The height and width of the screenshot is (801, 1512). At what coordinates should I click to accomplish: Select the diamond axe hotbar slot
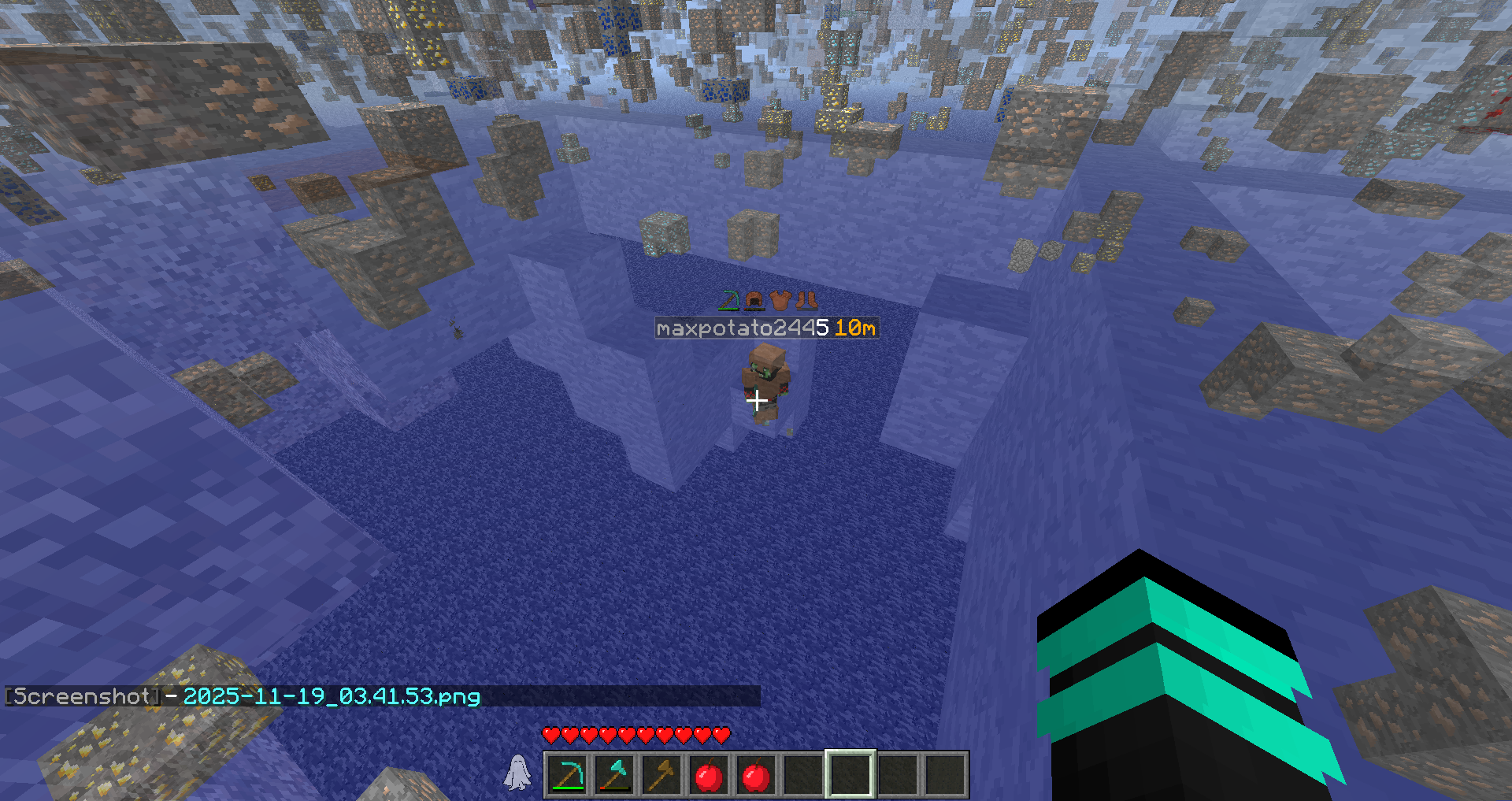coord(614,775)
